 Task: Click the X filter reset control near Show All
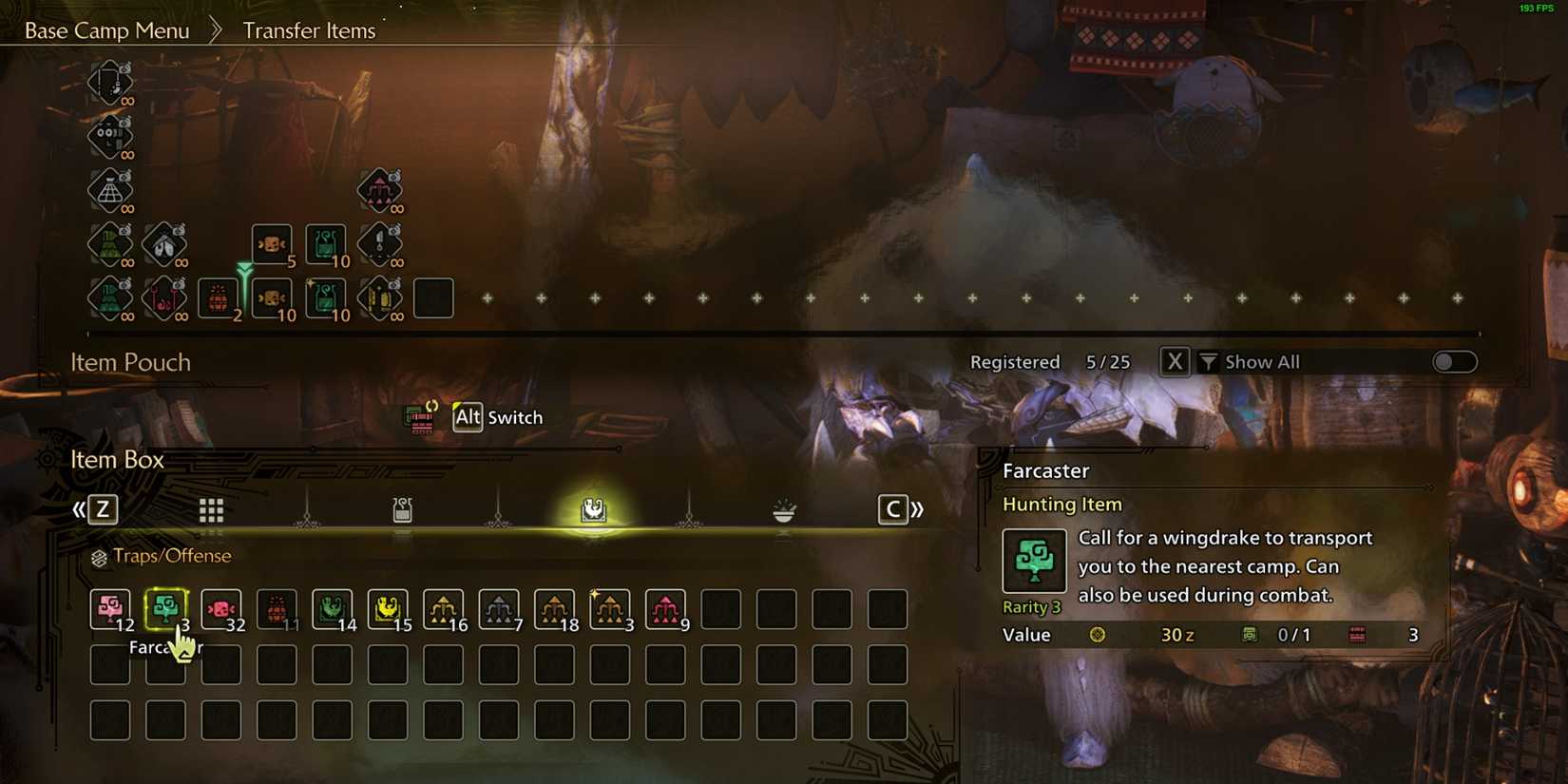click(1174, 361)
